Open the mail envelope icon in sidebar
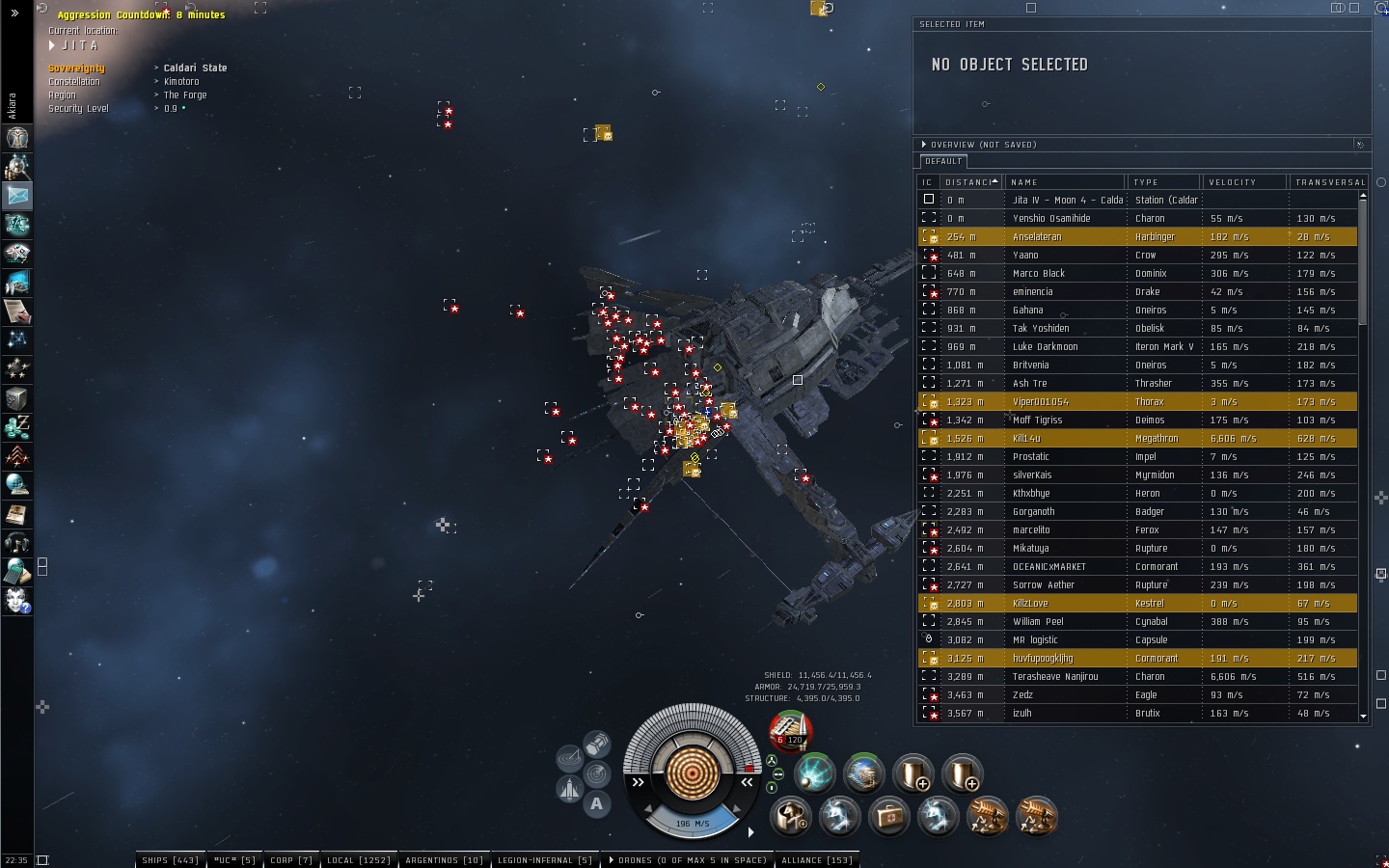The image size is (1389, 868). tap(17, 195)
